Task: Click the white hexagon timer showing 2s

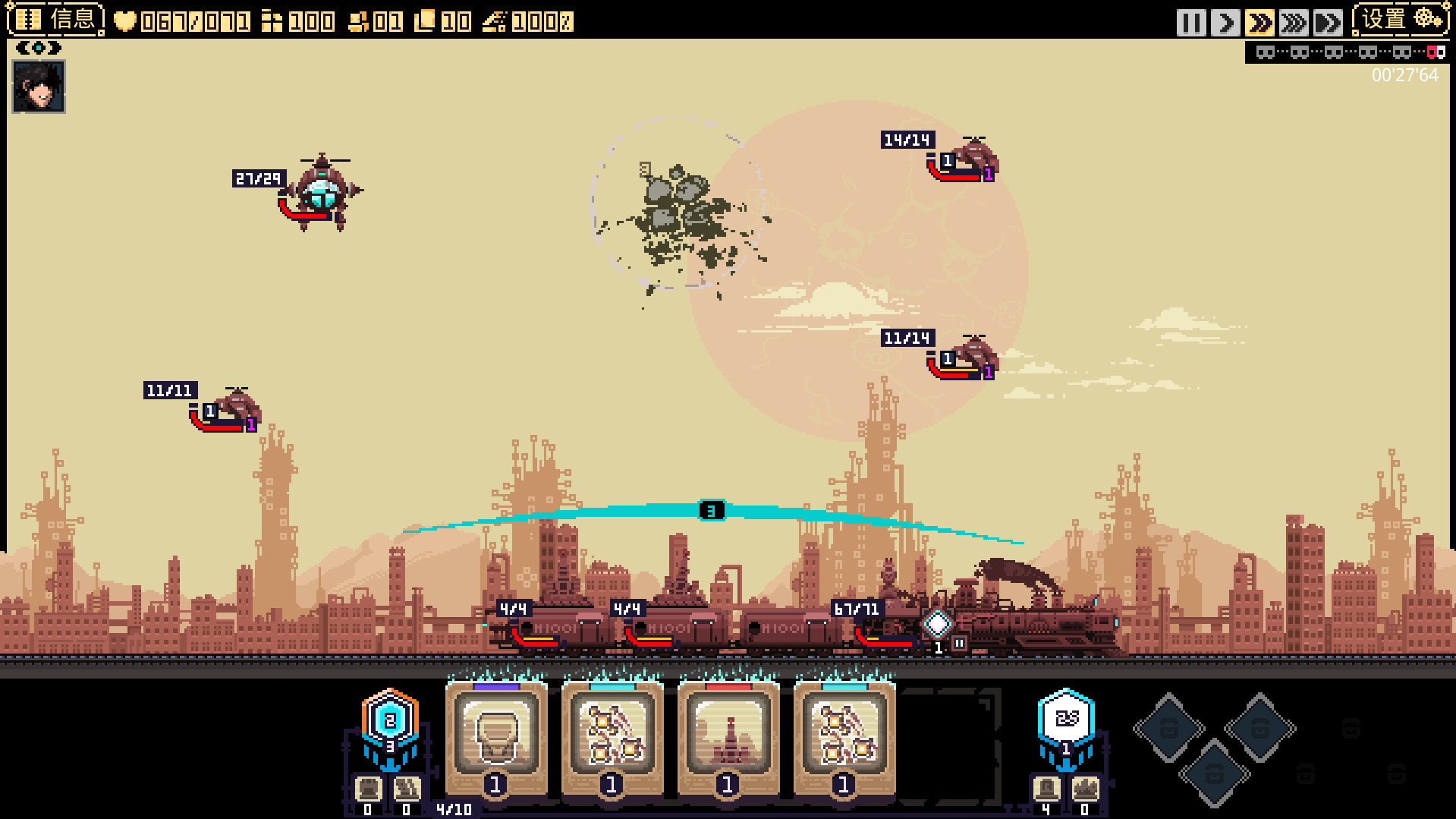Action: pos(1066,718)
